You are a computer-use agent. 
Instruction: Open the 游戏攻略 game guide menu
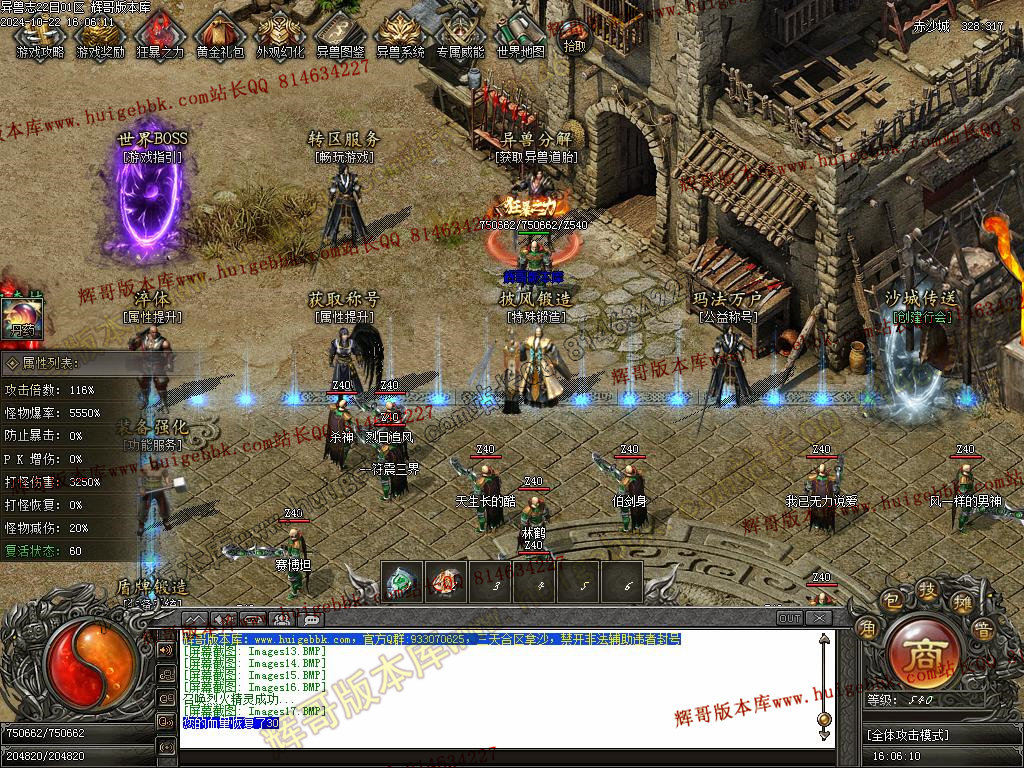point(40,35)
